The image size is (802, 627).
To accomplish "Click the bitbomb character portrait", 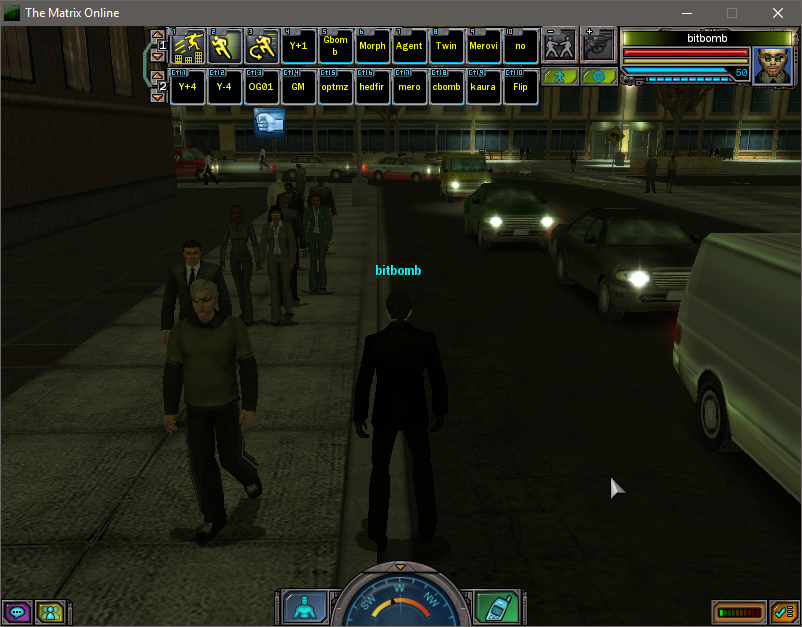I will click(772, 65).
